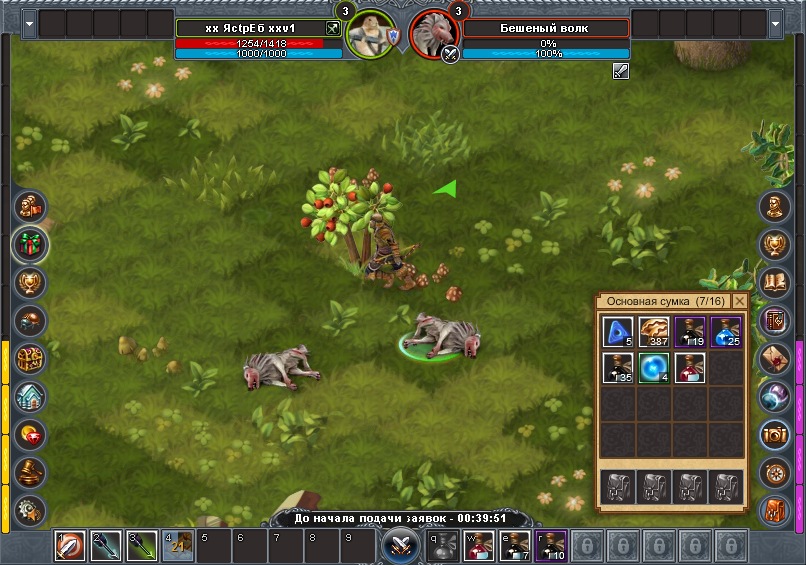Open the house icon menu

[30, 397]
